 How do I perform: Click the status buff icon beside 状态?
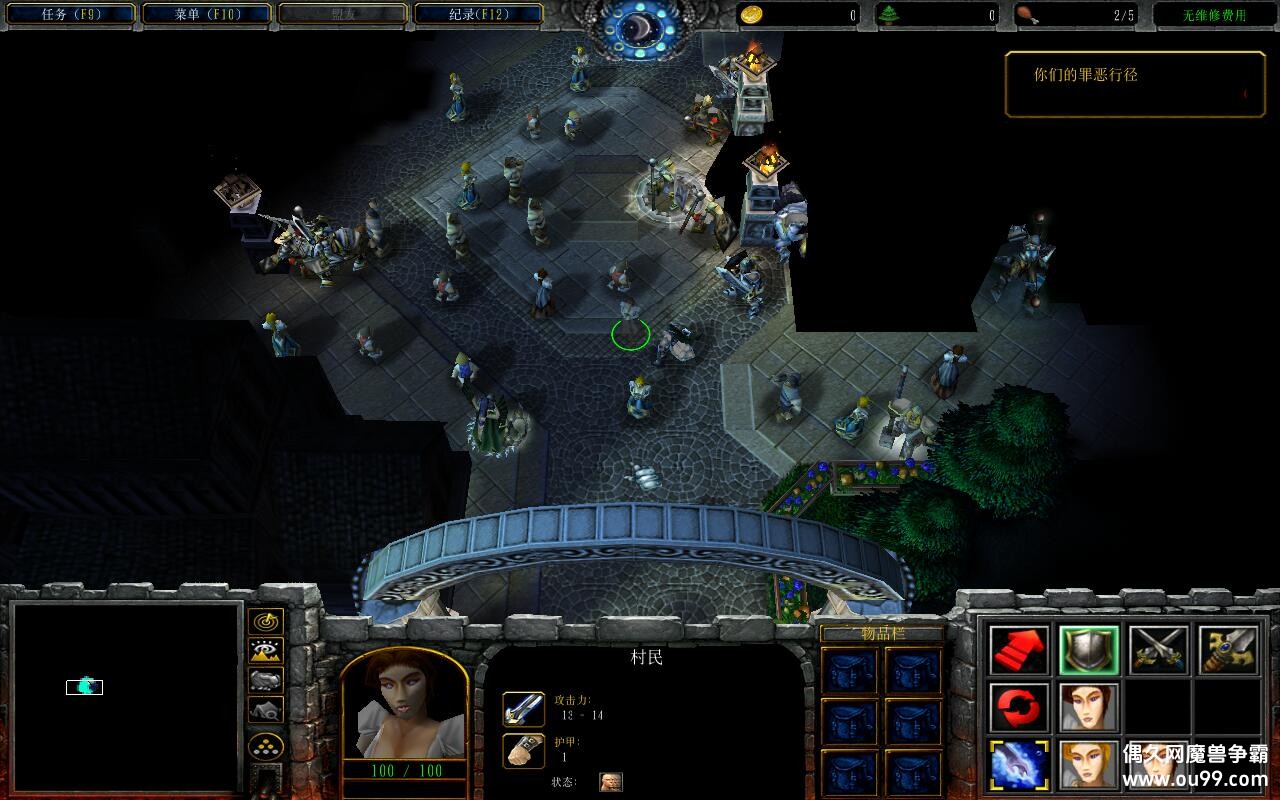tap(609, 782)
